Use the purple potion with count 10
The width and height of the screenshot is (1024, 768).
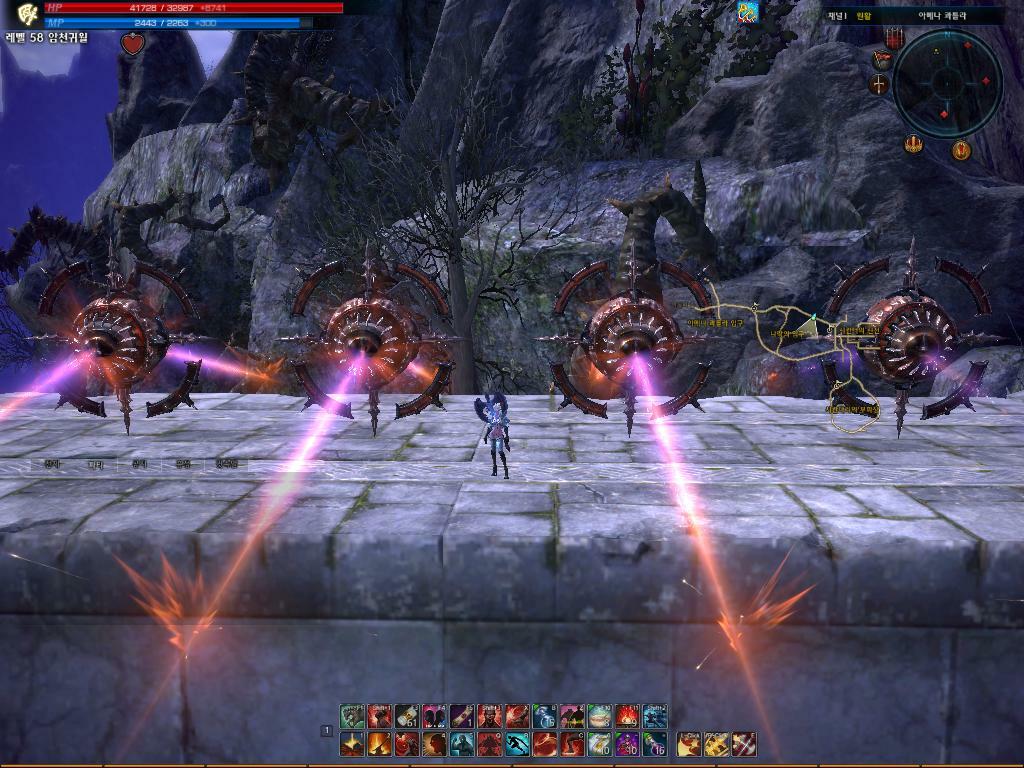click(627, 744)
